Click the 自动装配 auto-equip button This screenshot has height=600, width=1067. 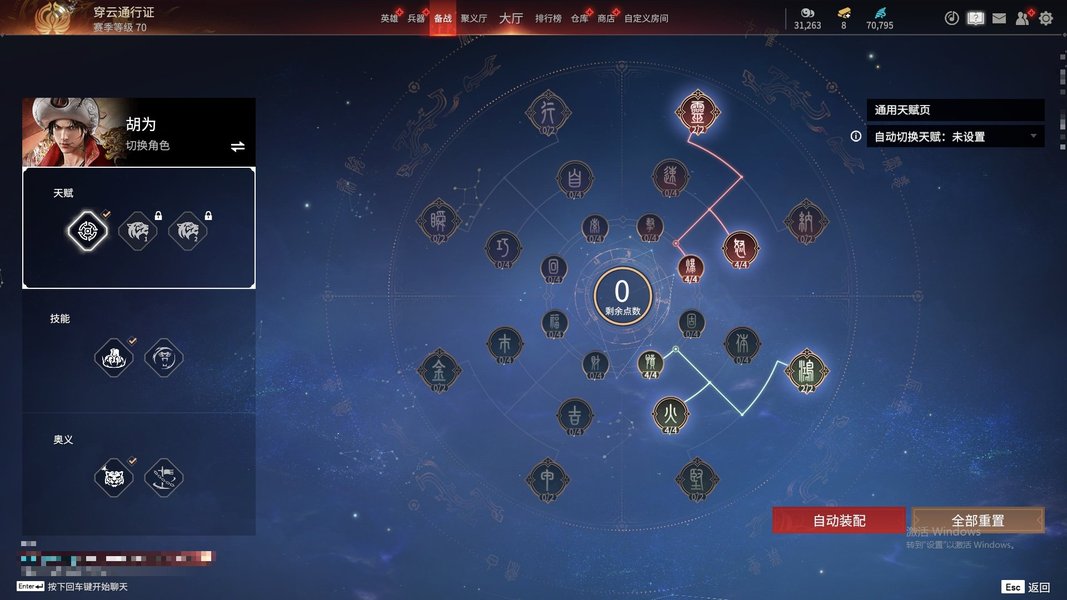(838, 520)
